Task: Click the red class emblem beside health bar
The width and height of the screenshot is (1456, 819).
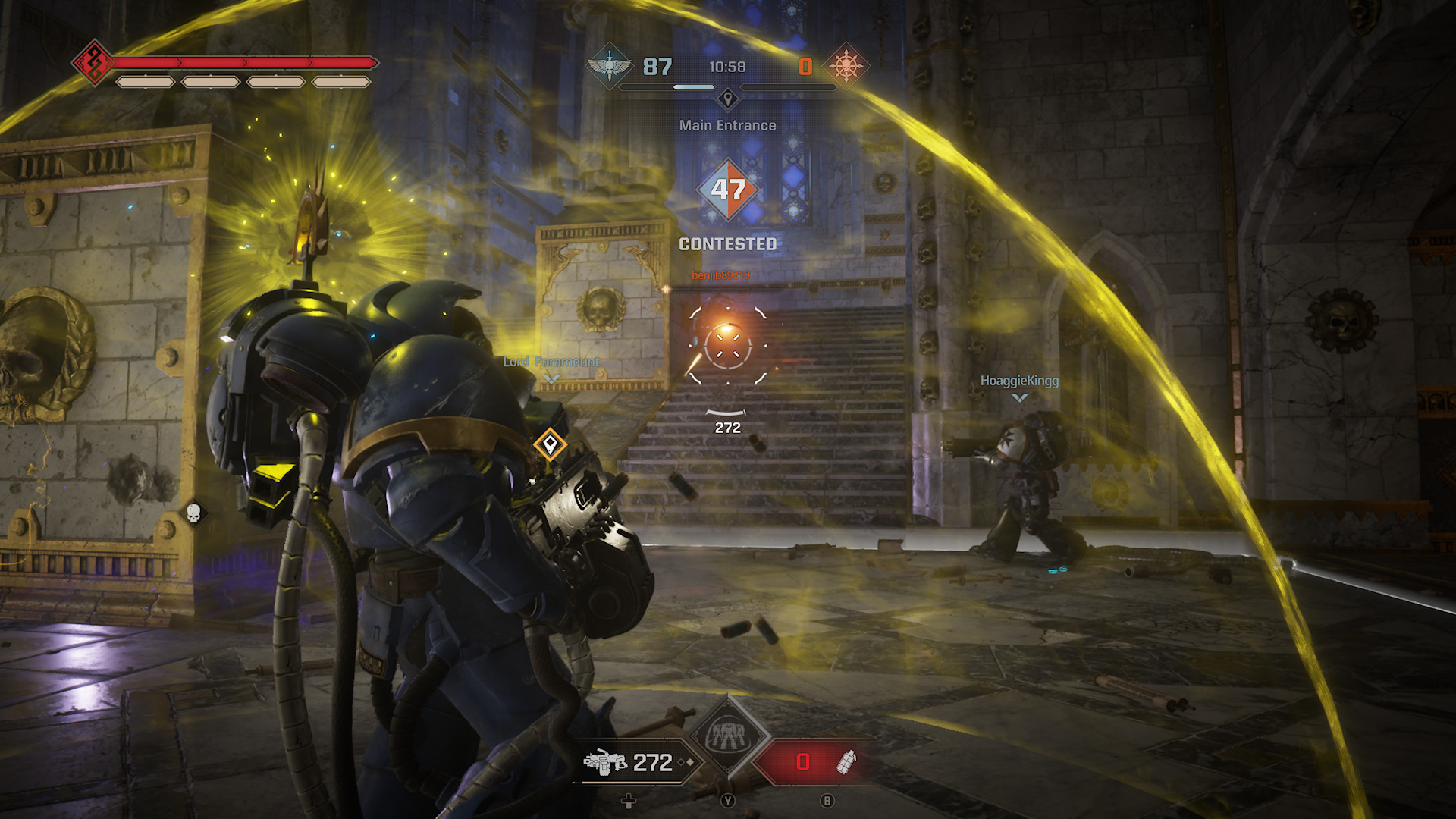Action: coord(94,62)
